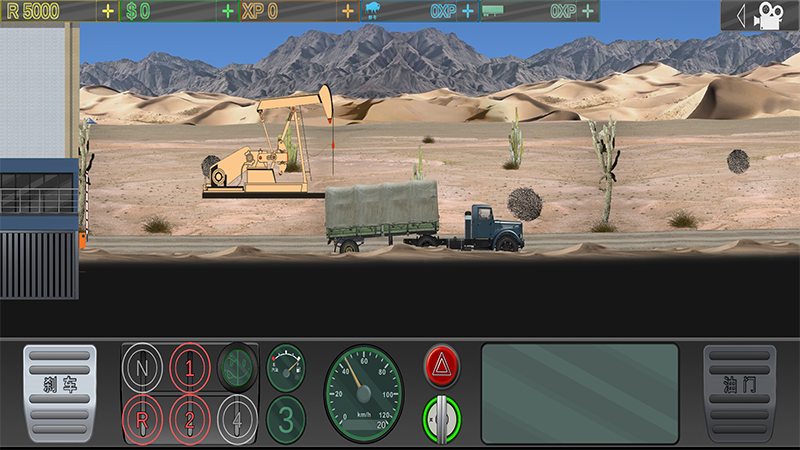Image resolution: width=800 pixels, height=450 pixels.
Task: Open the camera view button
Action: tap(759, 15)
